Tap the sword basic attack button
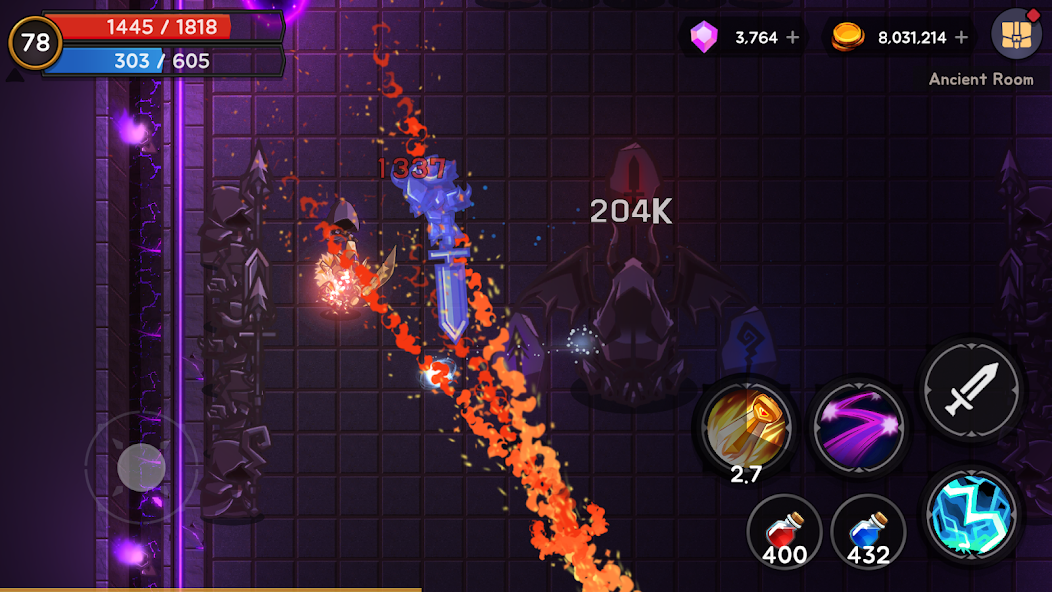 click(x=971, y=388)
